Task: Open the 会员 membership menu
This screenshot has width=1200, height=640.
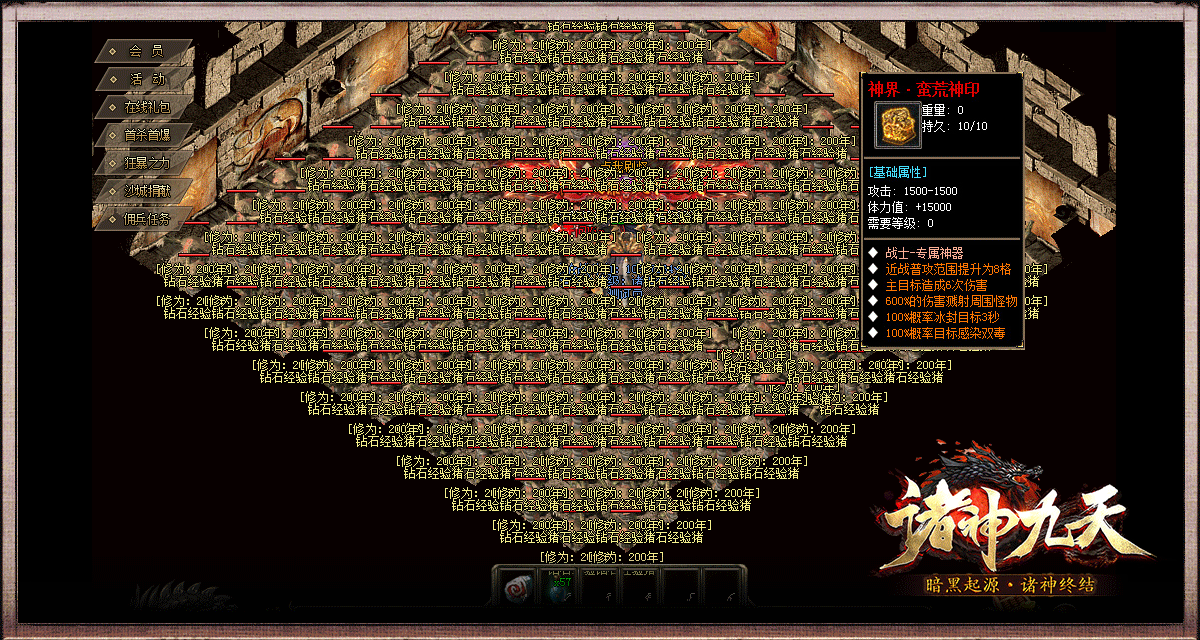Action: [146, 51]
